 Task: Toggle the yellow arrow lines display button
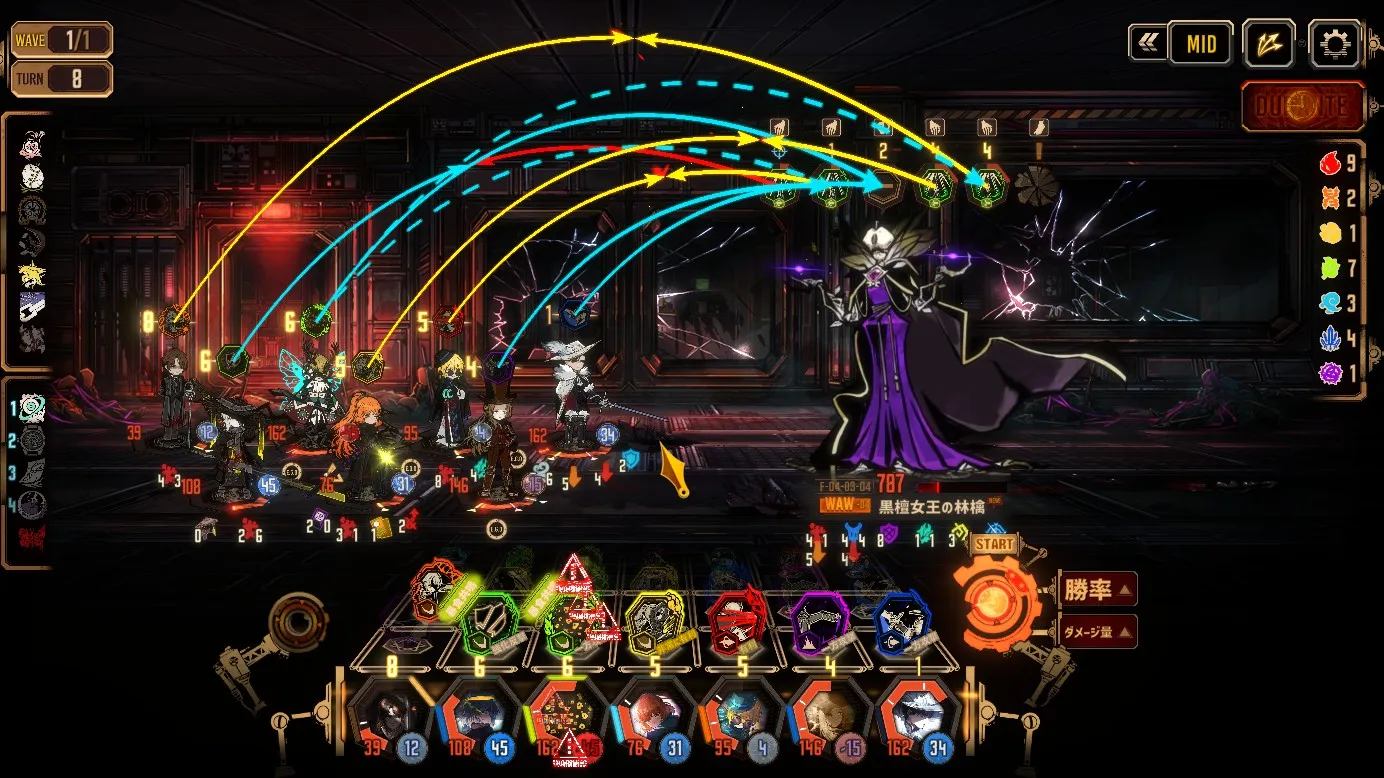click(1269, 44)
